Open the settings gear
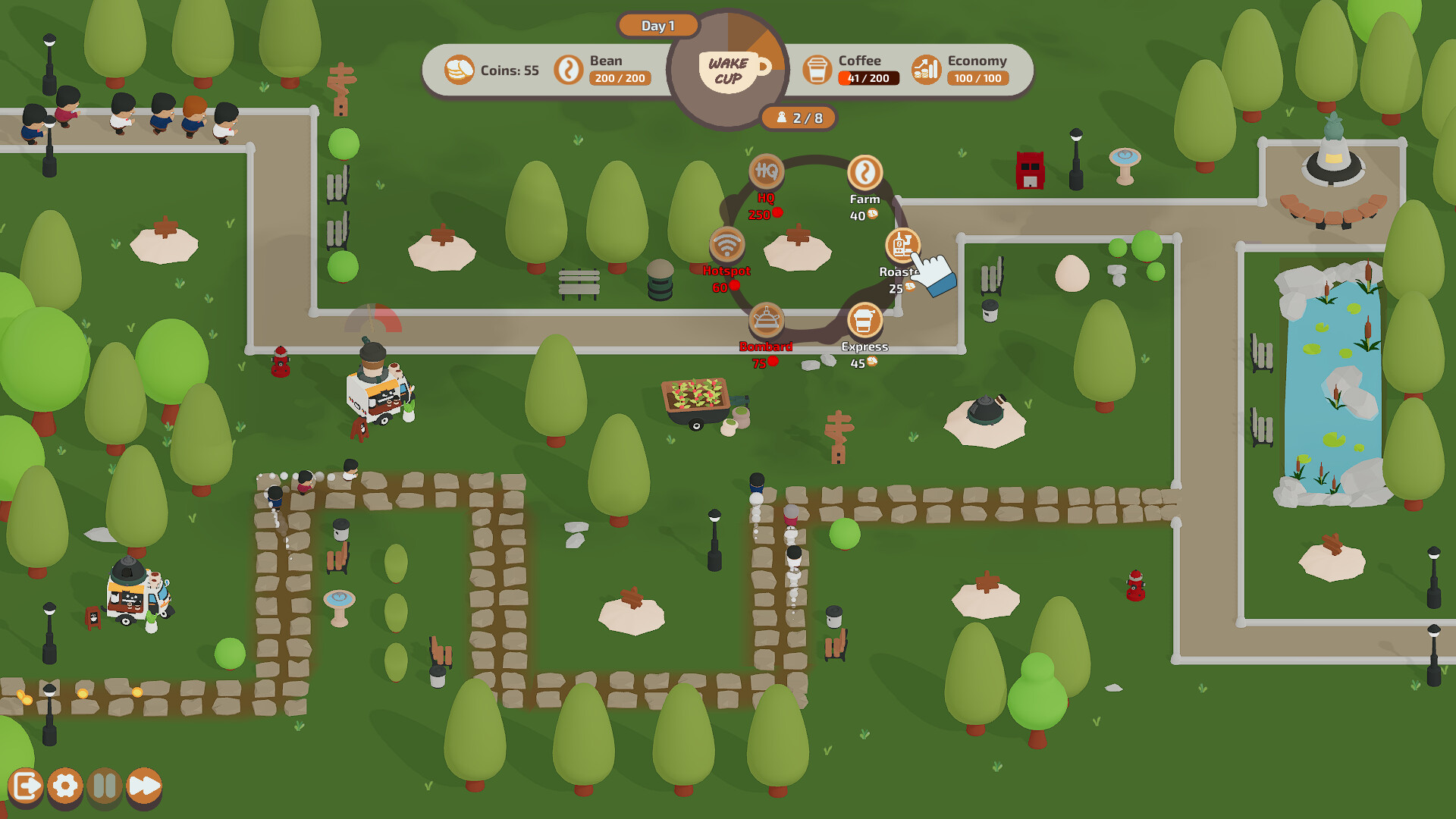This screenshot has height=819, width=1456. pos(66,787)
